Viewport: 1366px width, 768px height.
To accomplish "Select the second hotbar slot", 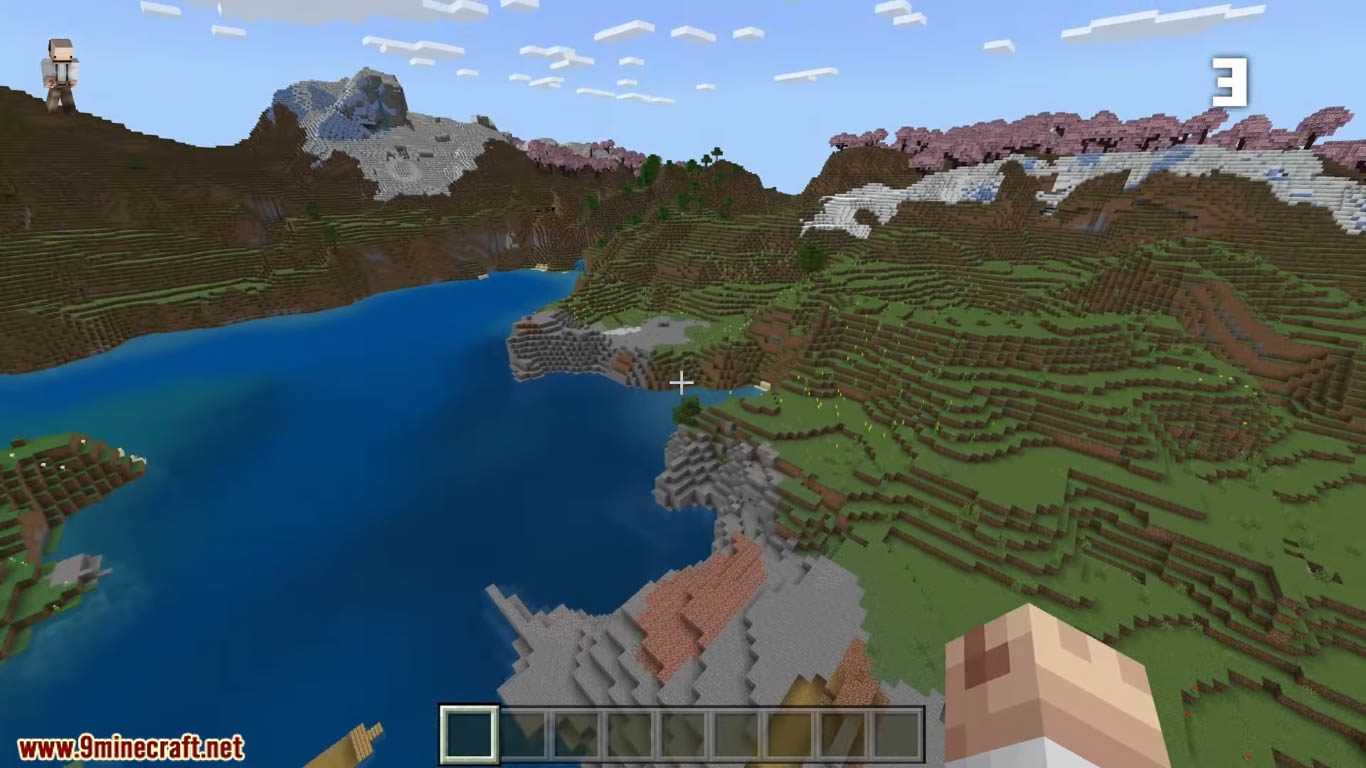I will [521, 733].
